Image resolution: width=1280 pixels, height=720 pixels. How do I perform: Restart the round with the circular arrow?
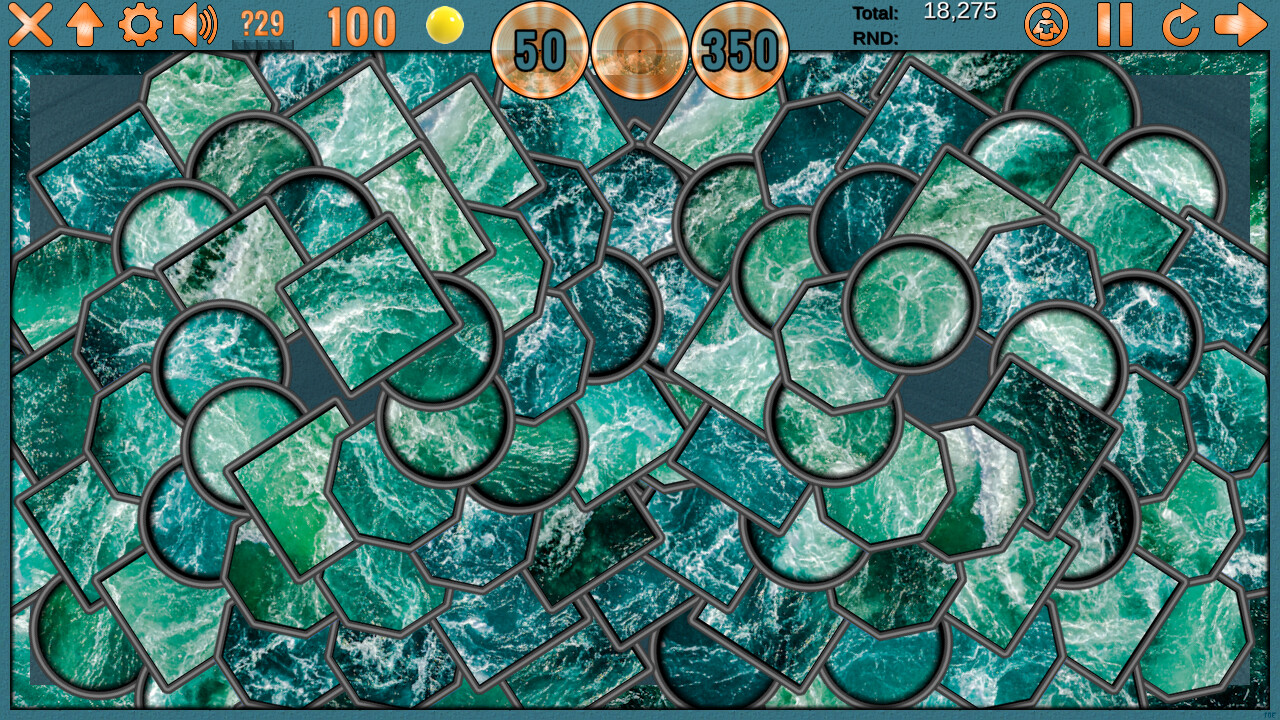click(1180, 27)
